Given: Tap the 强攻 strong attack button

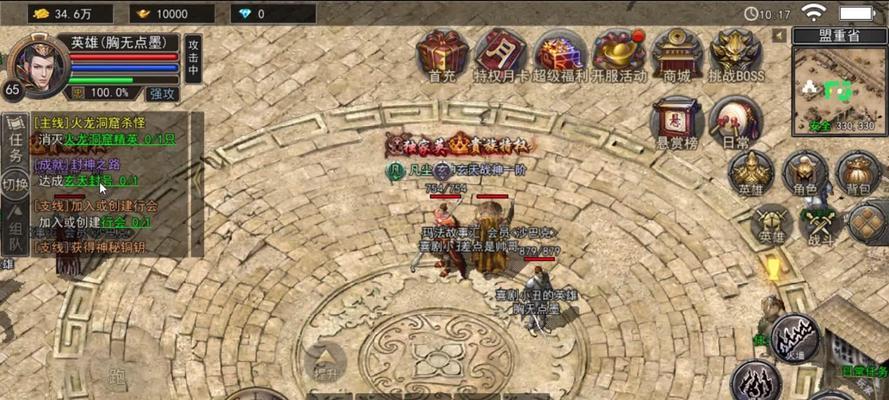Looking at the screenshot, I should coord(162,93).
